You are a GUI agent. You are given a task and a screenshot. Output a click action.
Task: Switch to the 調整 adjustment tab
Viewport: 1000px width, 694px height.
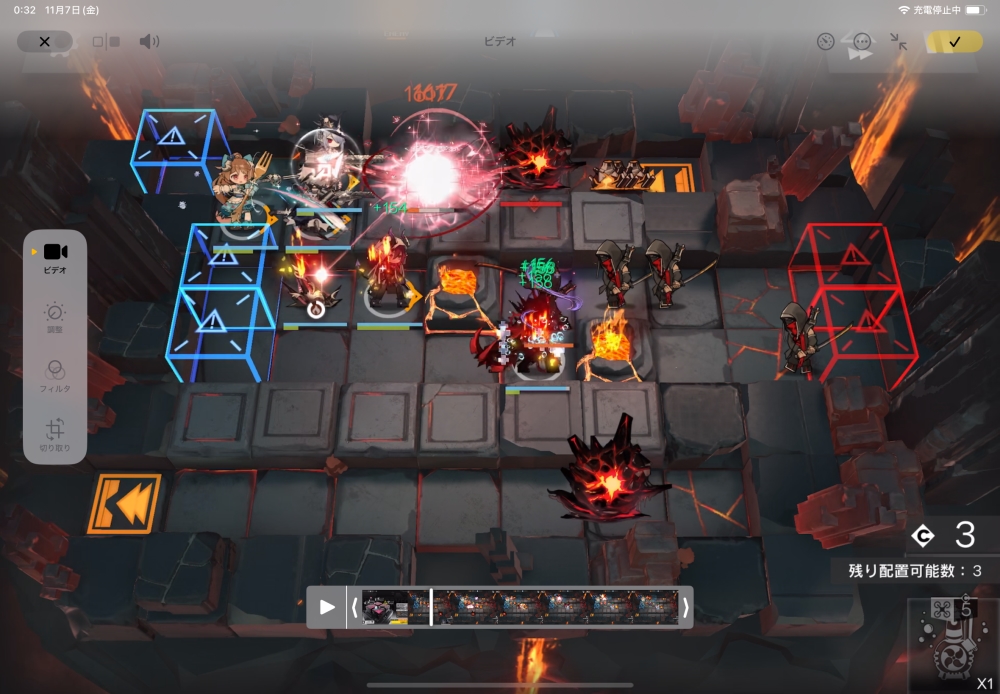(x=55, y=318)
